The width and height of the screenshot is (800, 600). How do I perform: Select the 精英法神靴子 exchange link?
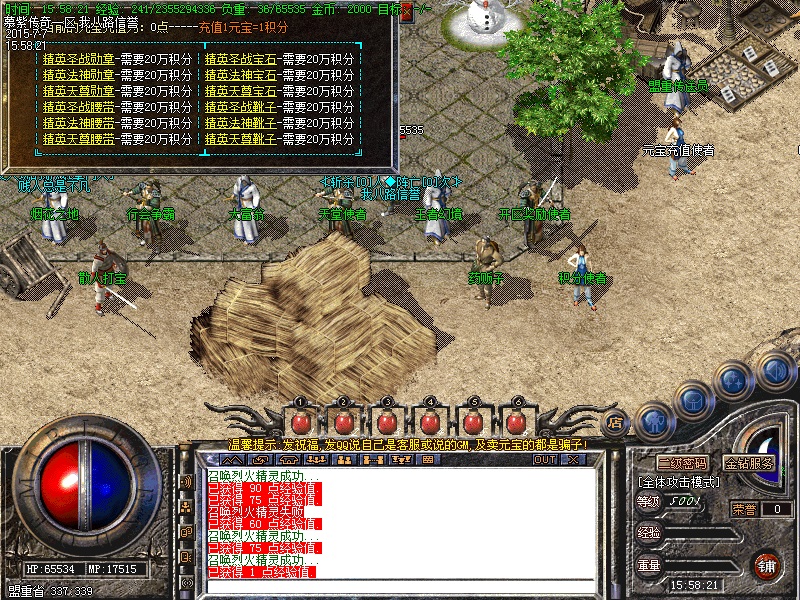[241, 123]
